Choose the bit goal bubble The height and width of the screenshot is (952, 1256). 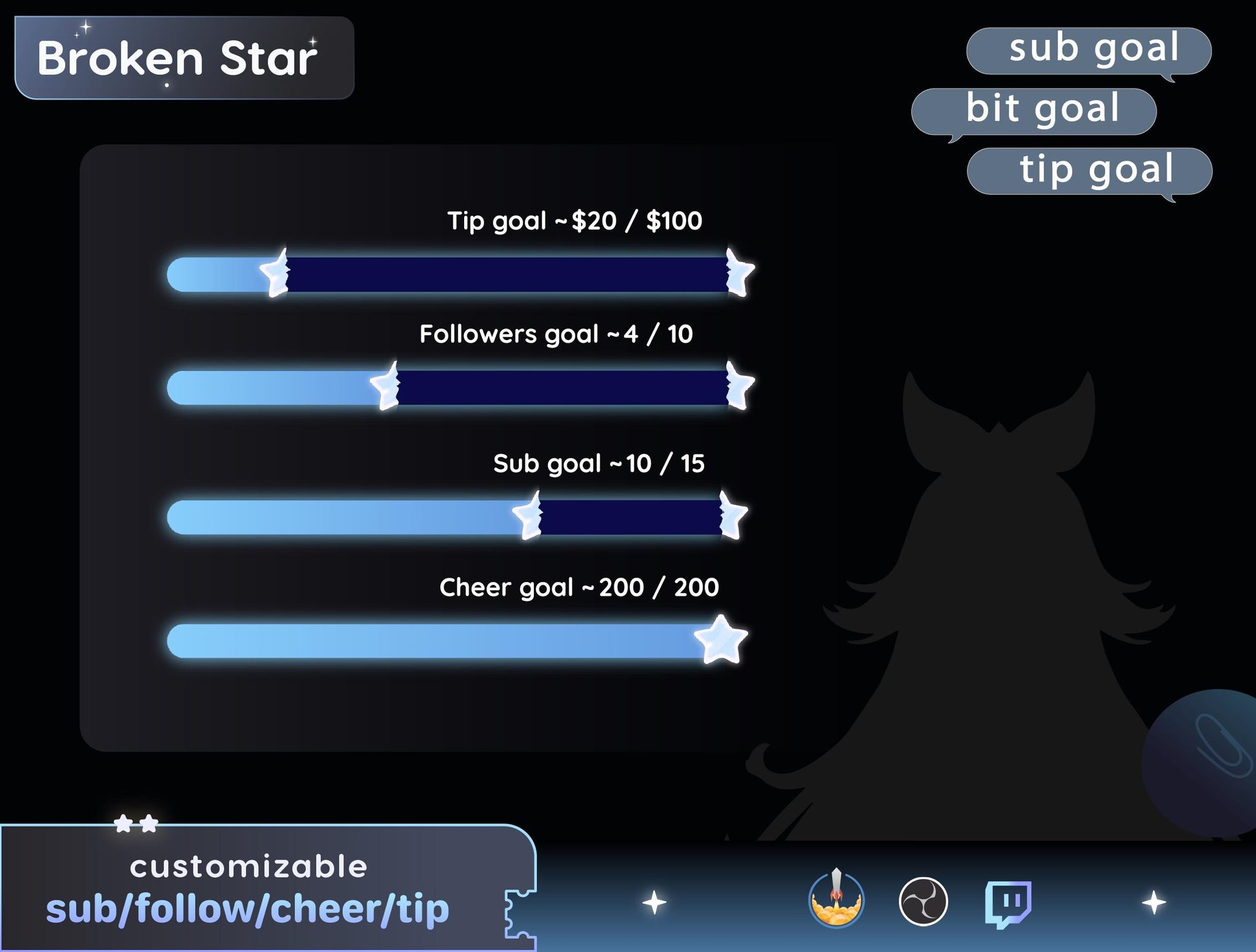pos(1034,110)
